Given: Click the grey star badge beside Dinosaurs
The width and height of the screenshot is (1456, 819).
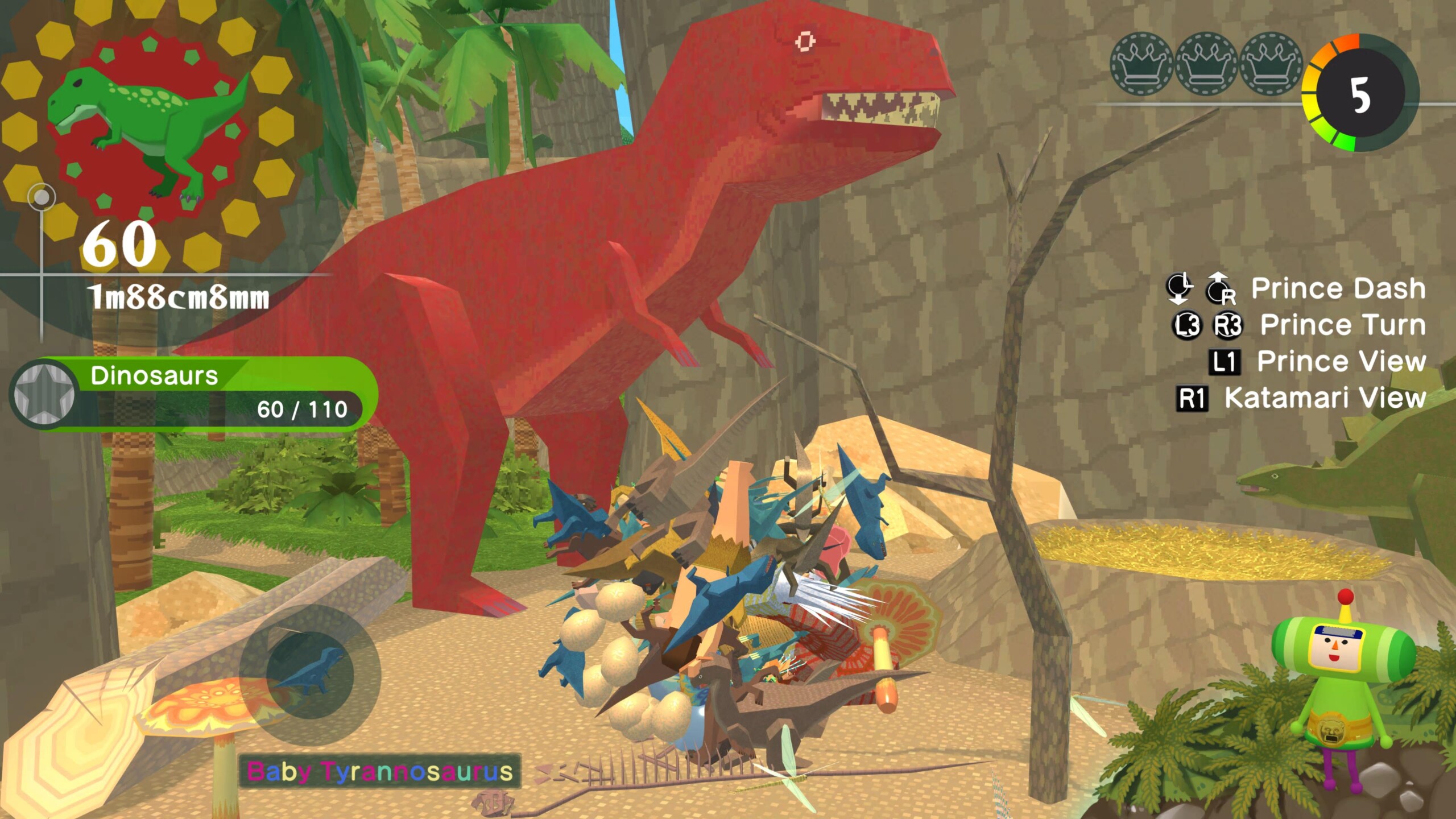Looking at the screenshot, I should point(43,394).
